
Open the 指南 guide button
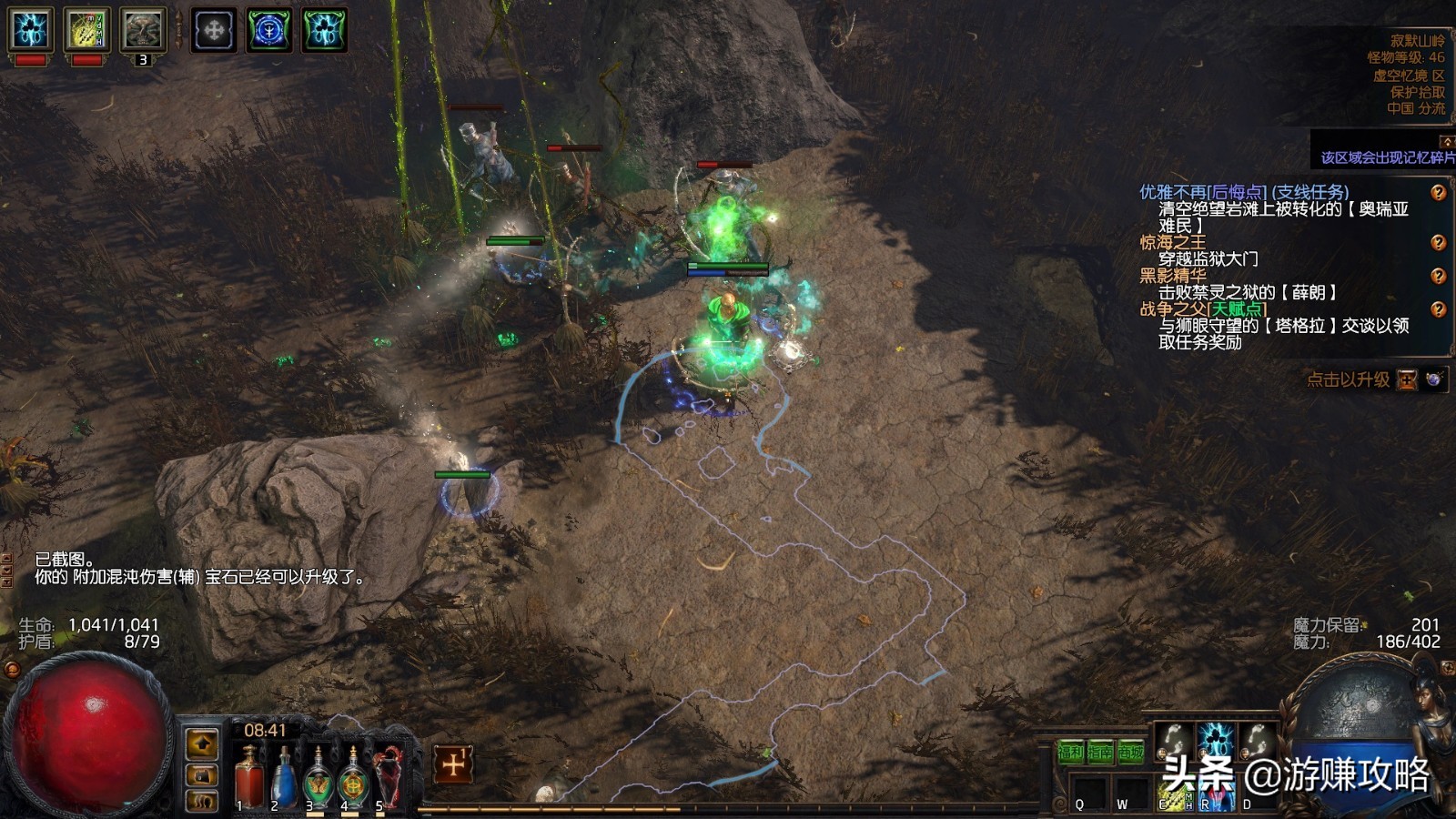point(1100,753)
